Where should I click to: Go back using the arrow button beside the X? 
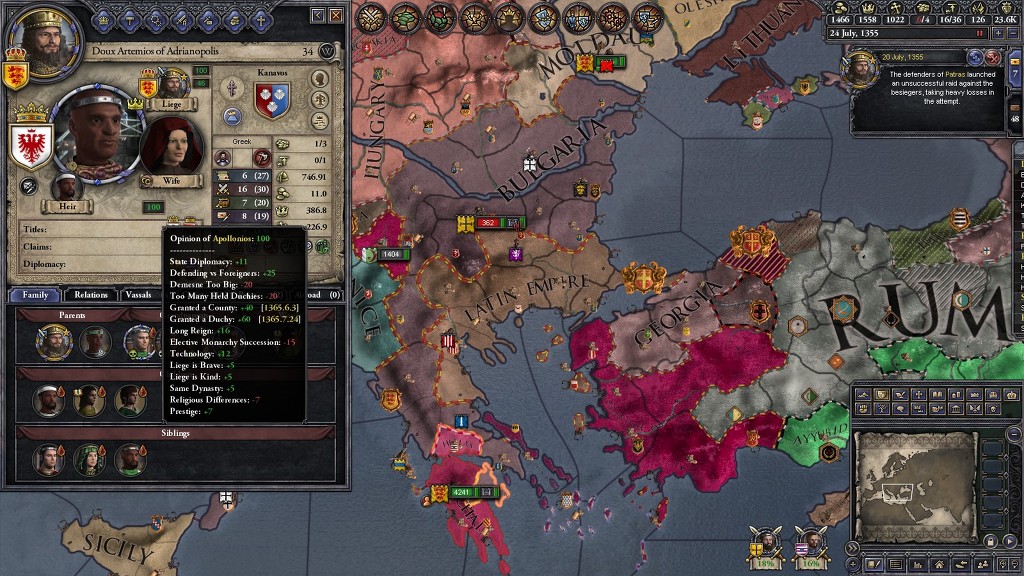pos(318,16)
